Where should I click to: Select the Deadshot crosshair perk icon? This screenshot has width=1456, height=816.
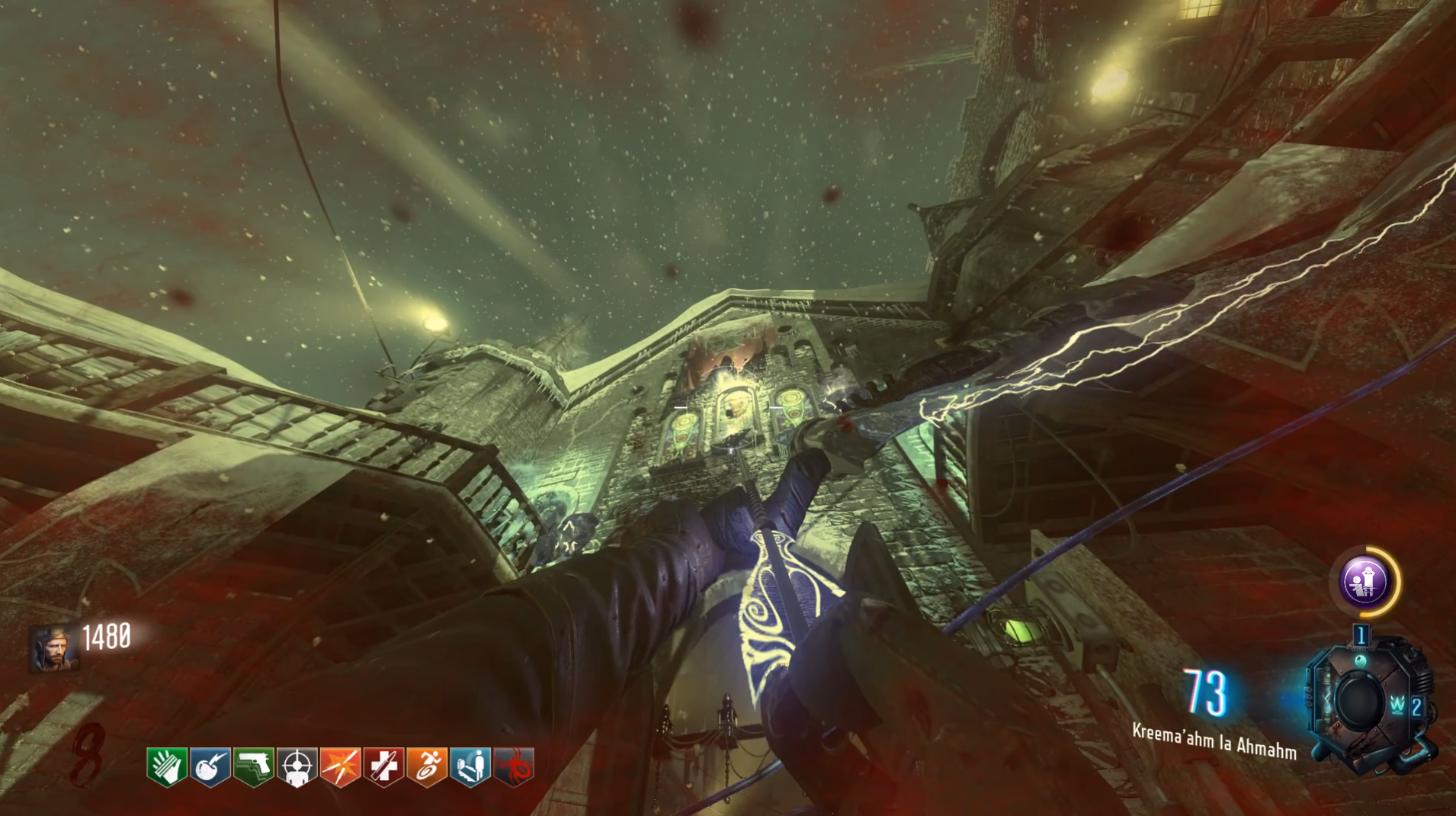tap(297, 766)
